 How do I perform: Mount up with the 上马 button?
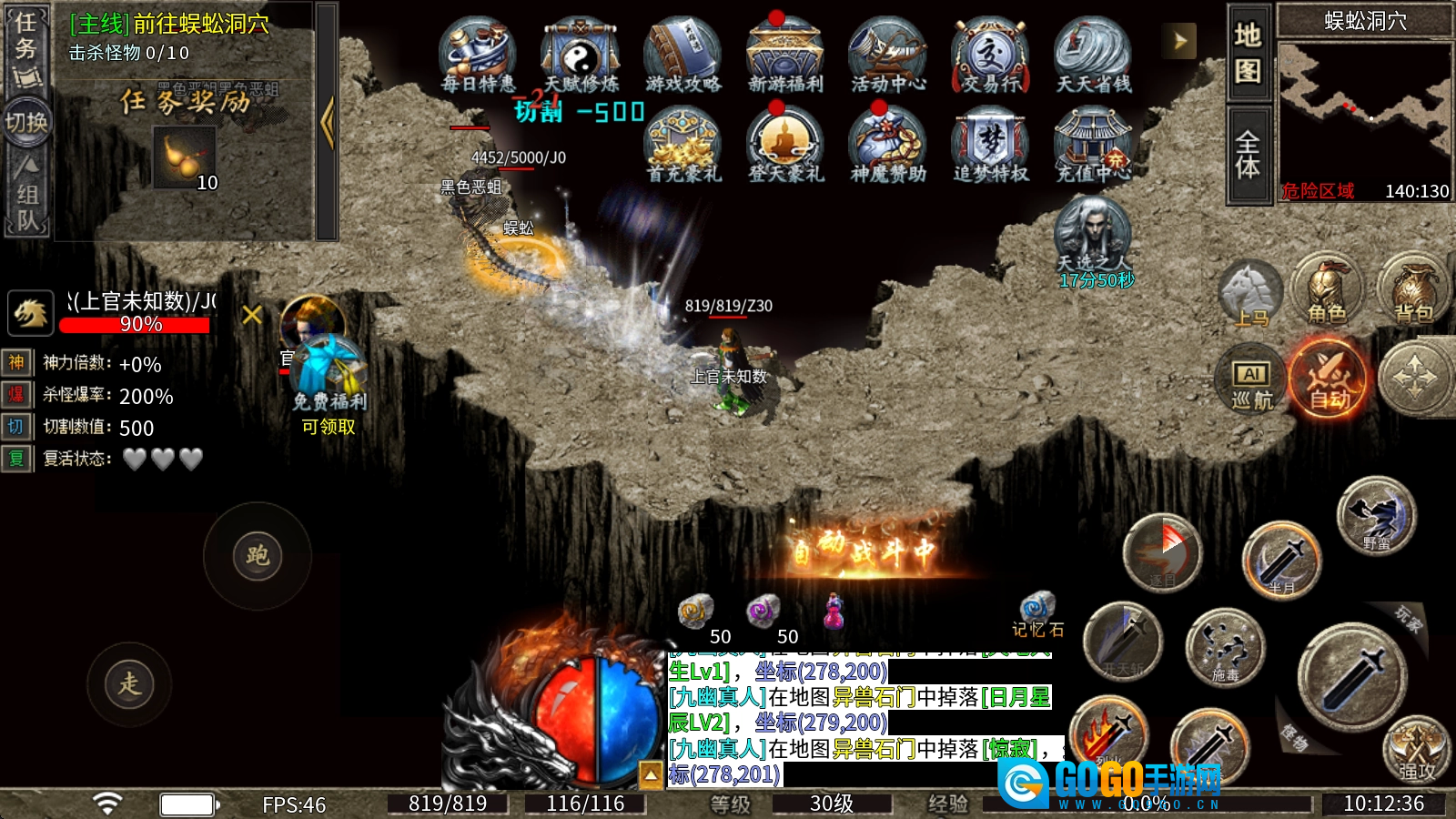pos(1250,295)
